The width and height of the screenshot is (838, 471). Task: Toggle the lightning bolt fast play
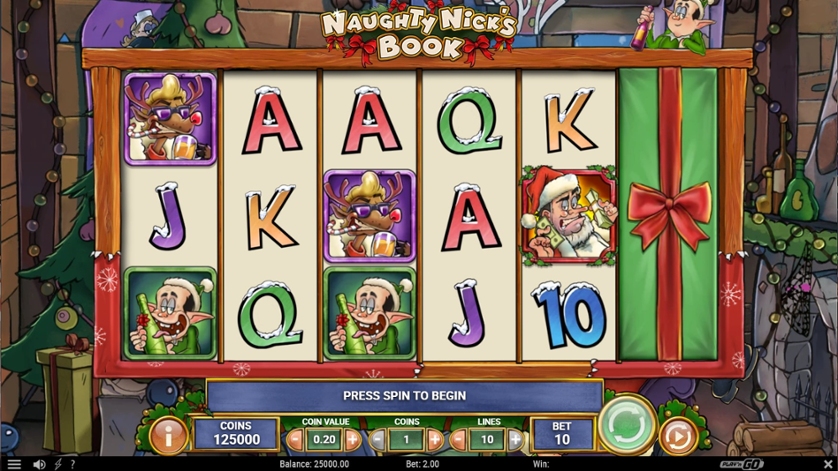[58, 464]
